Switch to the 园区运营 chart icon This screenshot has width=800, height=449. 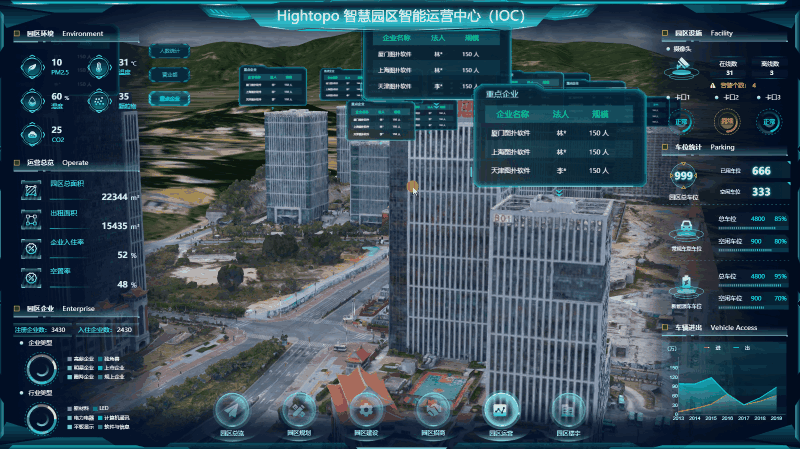[501, 410]
